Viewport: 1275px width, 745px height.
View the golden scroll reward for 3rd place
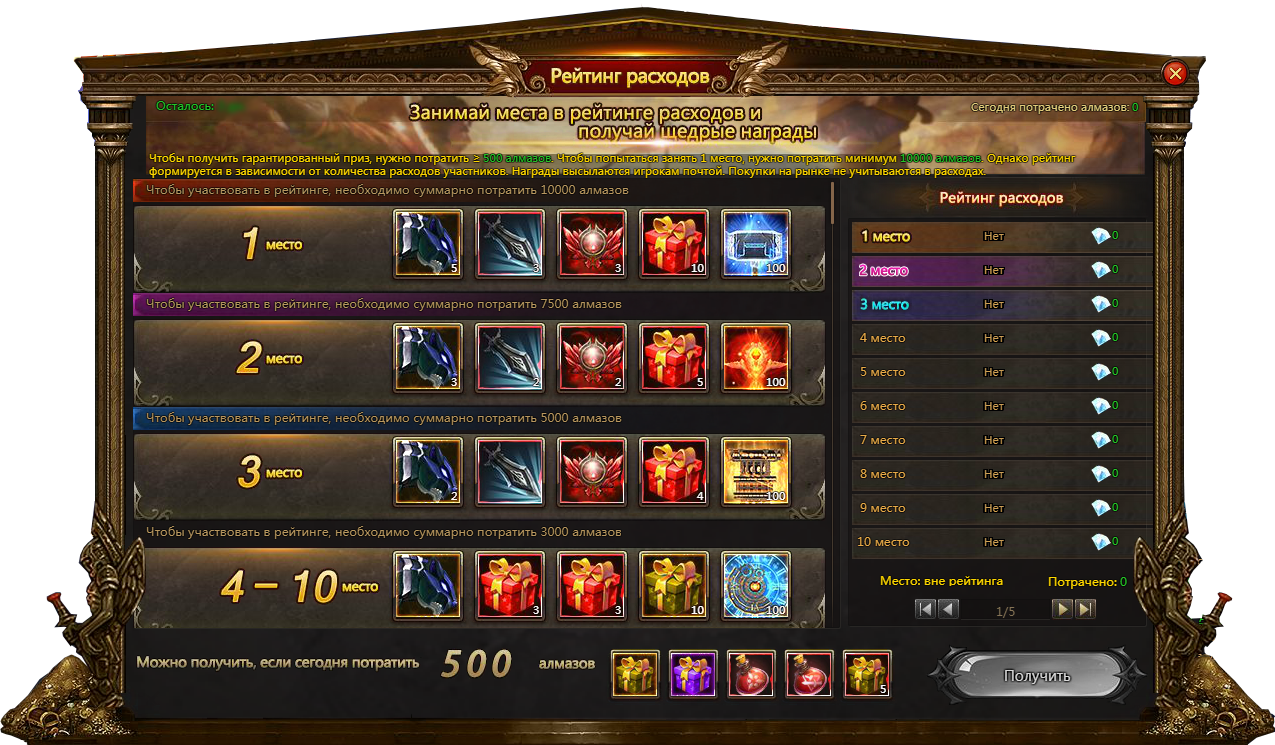(755, 471)
